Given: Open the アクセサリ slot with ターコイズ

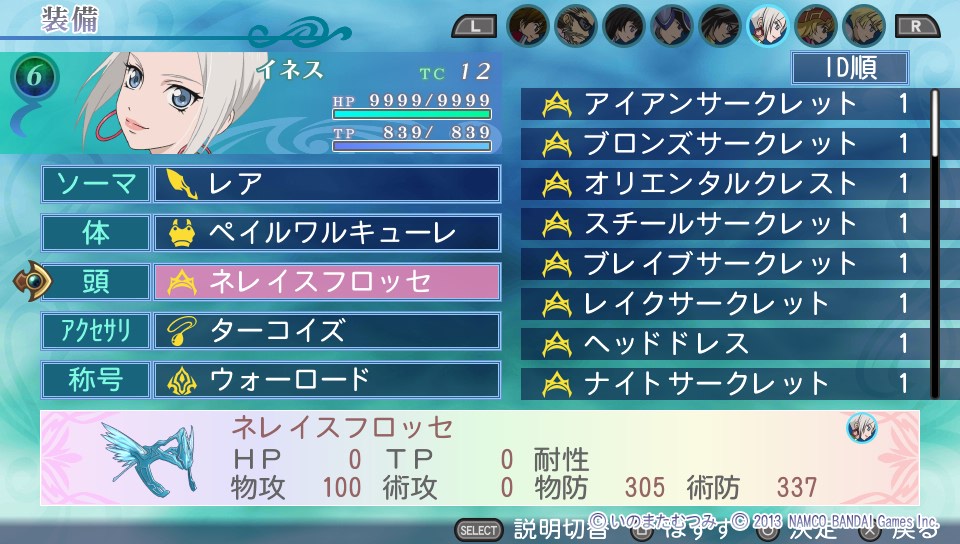Looking at the screenshot, I should [x=326, y=330].
